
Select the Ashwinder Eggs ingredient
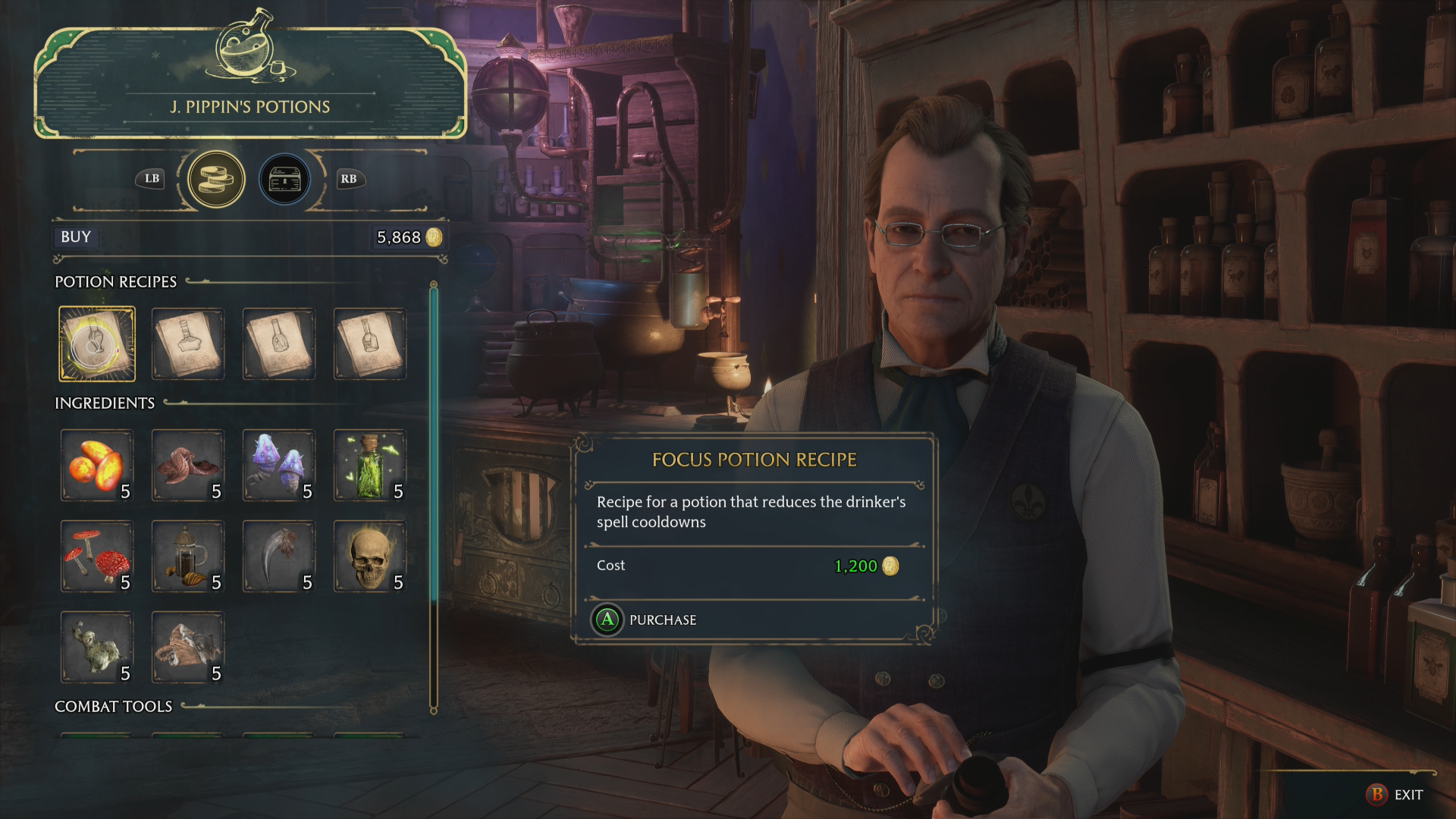[97, 465]
